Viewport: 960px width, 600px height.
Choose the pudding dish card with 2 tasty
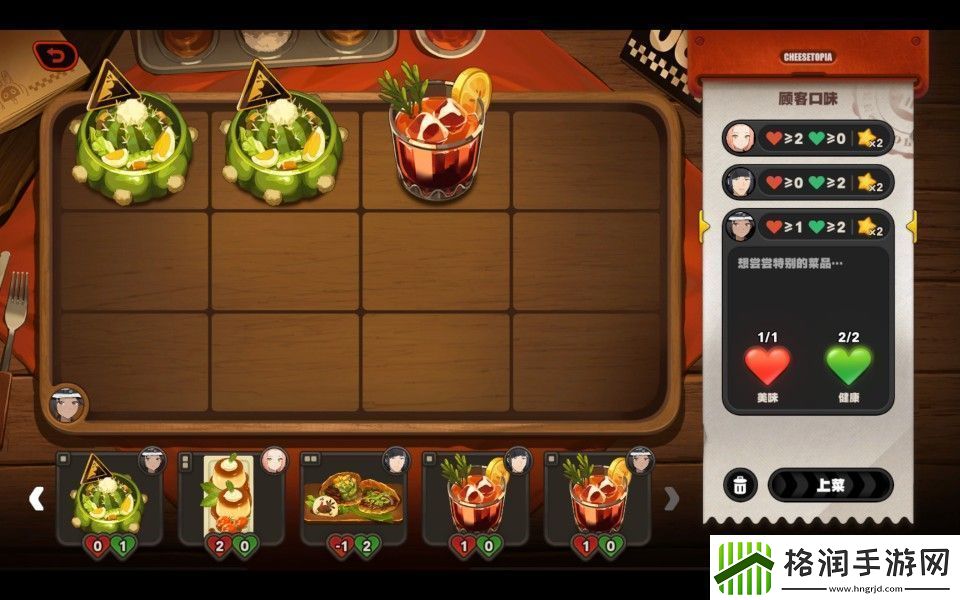point(231,497)
